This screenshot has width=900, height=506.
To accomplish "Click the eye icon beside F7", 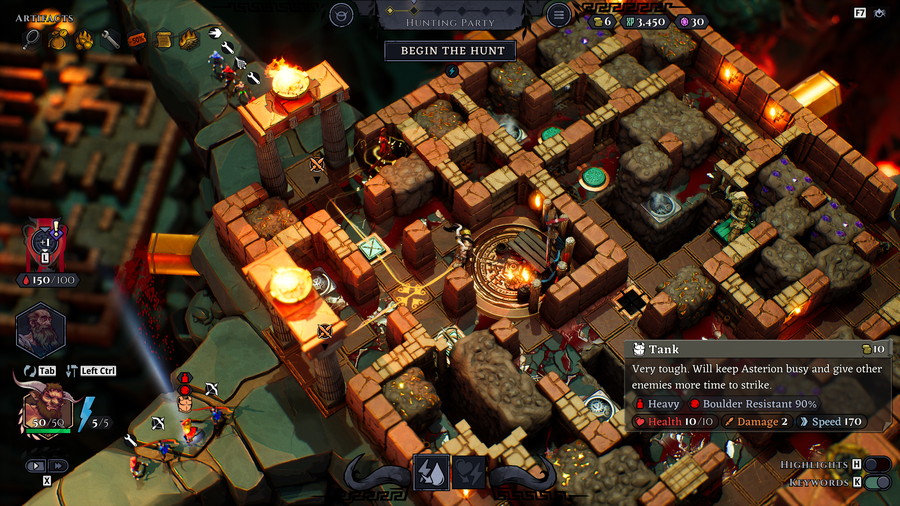I will 880,13.
